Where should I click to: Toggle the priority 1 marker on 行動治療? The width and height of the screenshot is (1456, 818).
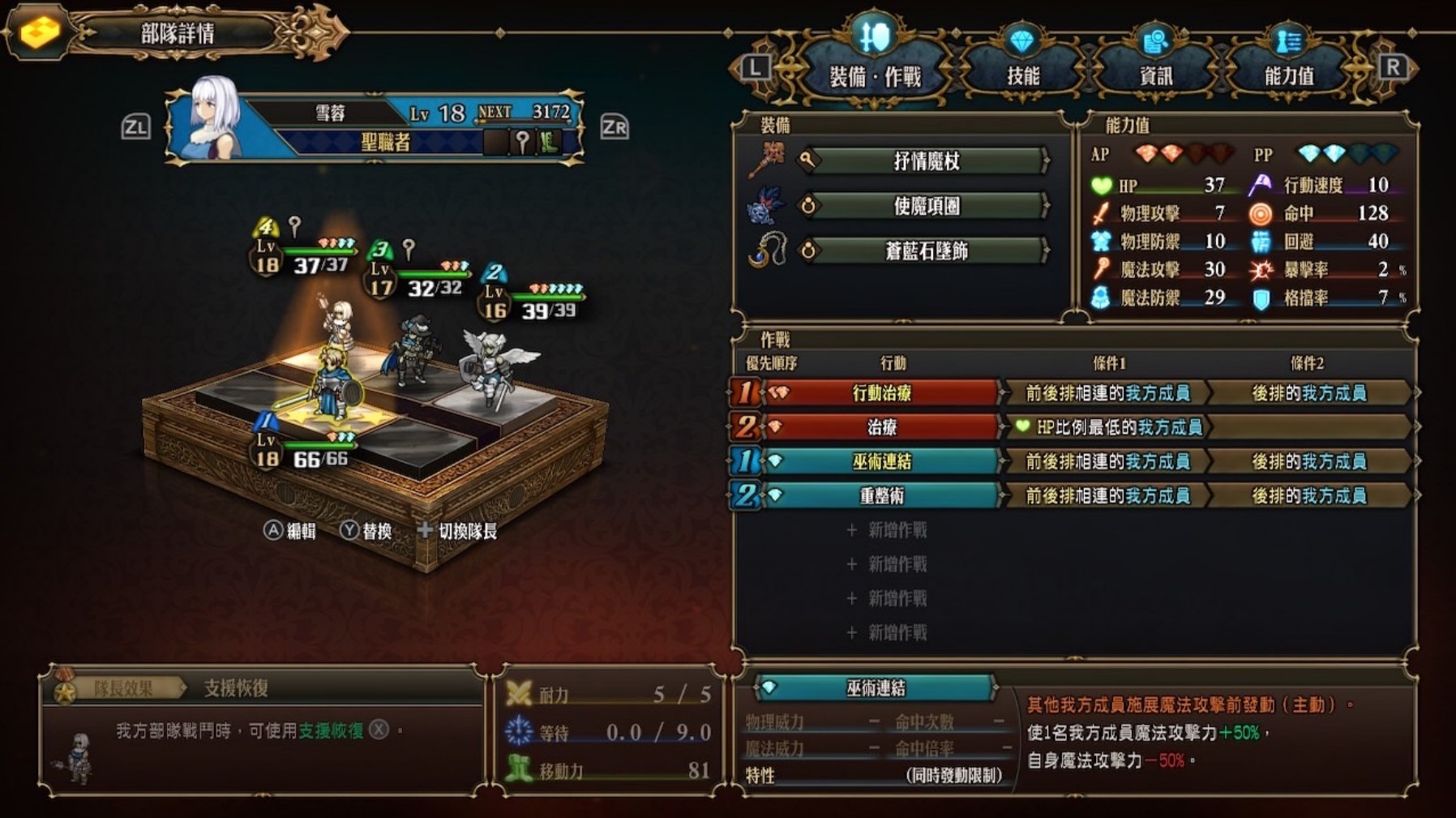[x=747, y=393]
